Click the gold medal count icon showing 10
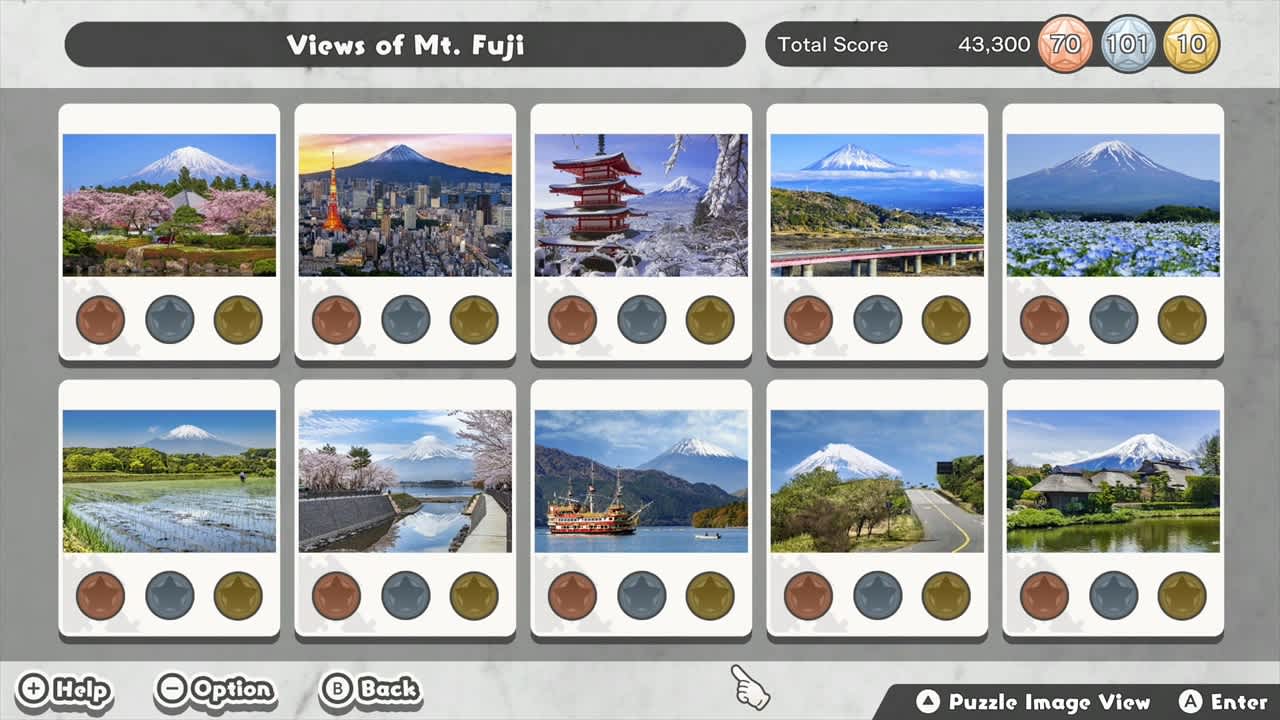This screenshot has width=1280, height=720. tap(1190, 44)
